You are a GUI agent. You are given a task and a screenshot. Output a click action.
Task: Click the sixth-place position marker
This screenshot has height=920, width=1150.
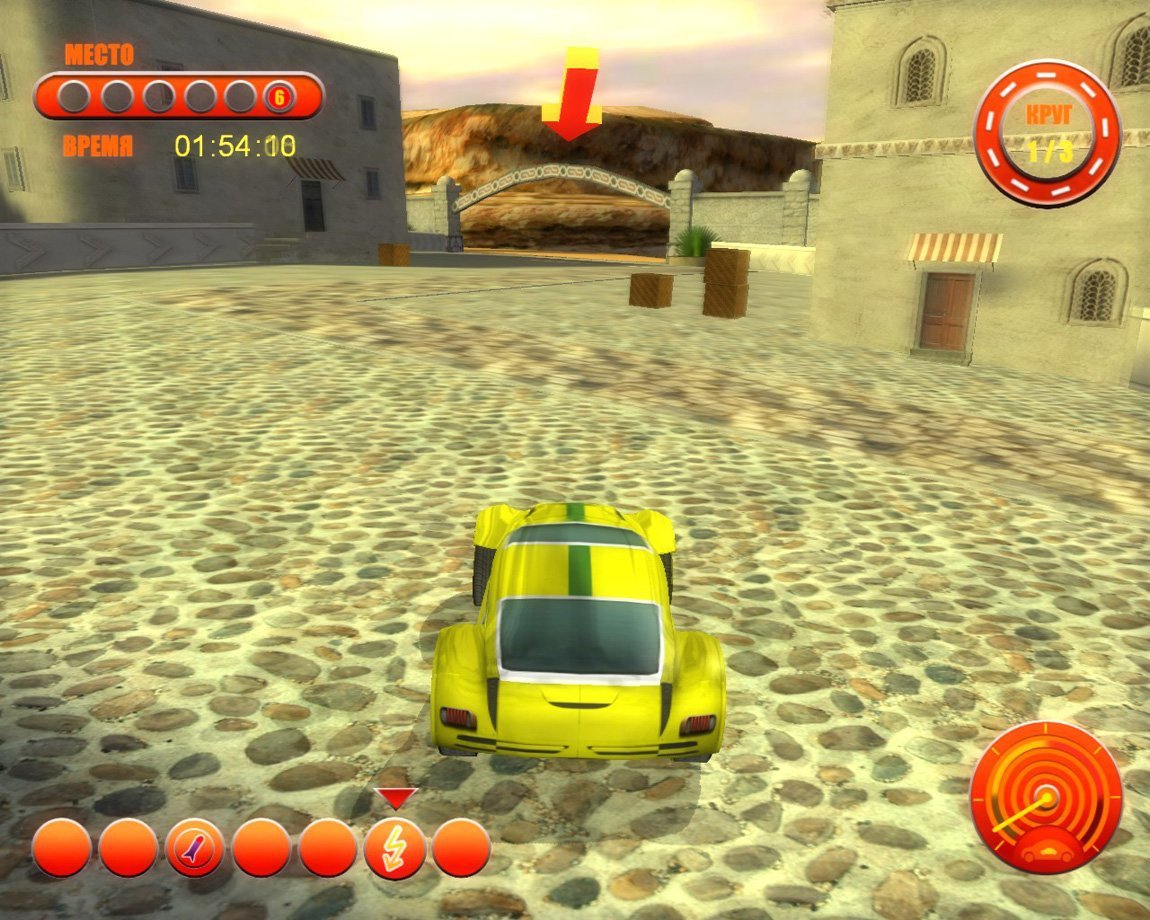click(279, 97)
